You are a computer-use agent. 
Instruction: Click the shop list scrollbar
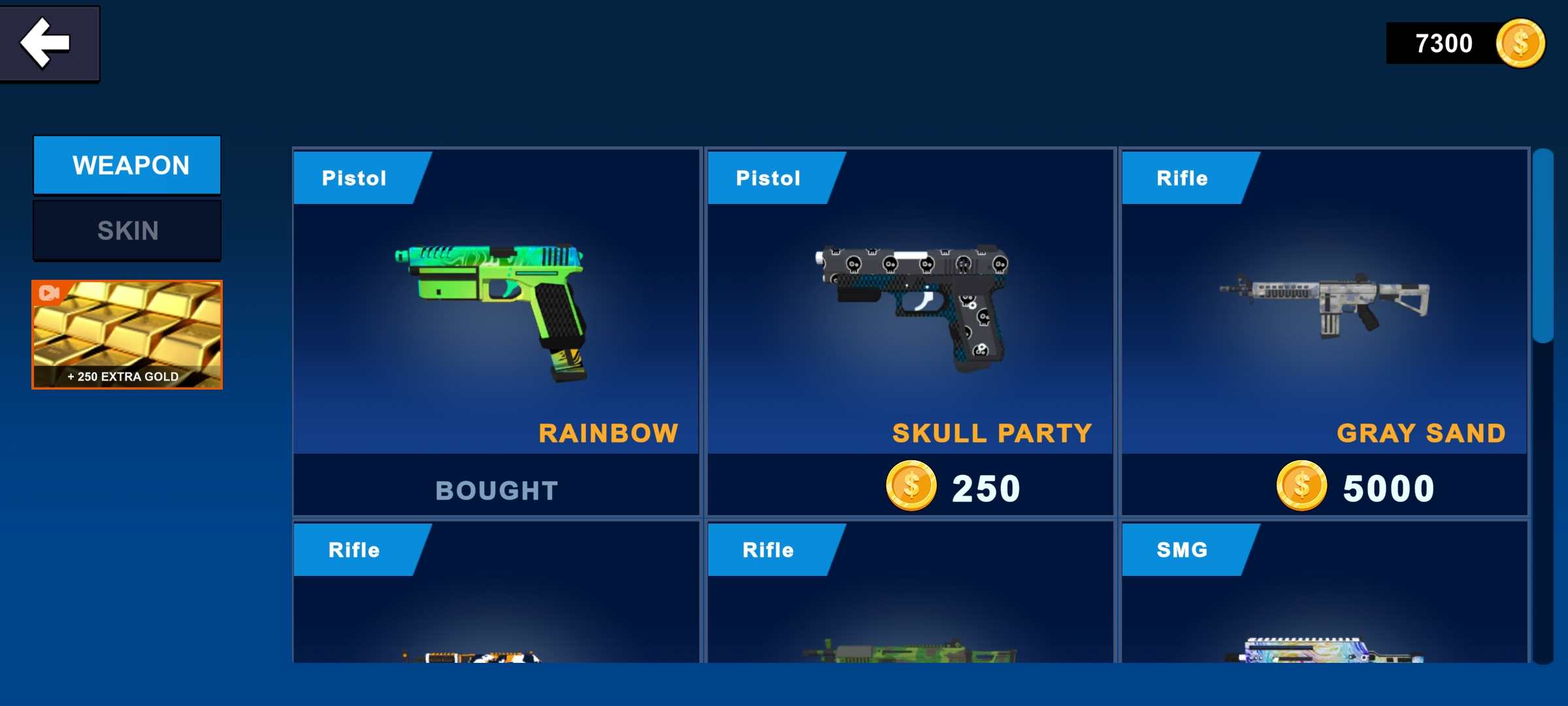[1543, 248]
